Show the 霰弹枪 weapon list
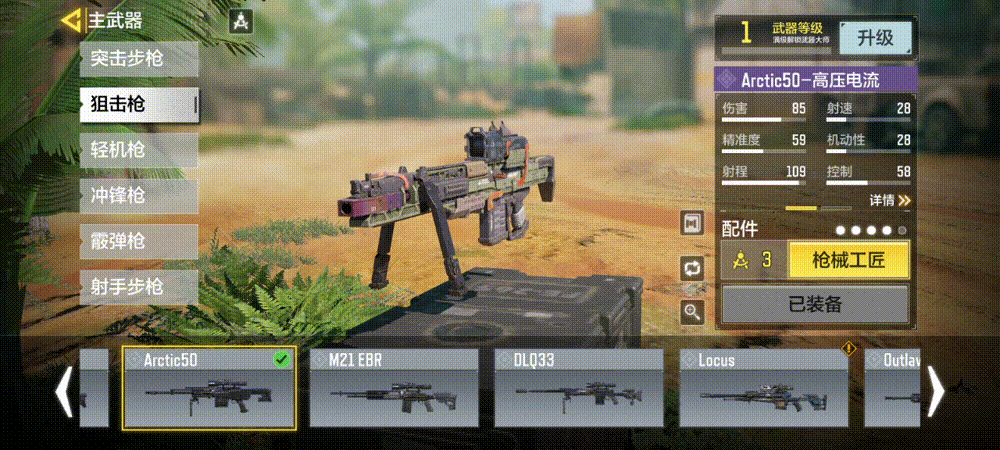 coord(138,242)
